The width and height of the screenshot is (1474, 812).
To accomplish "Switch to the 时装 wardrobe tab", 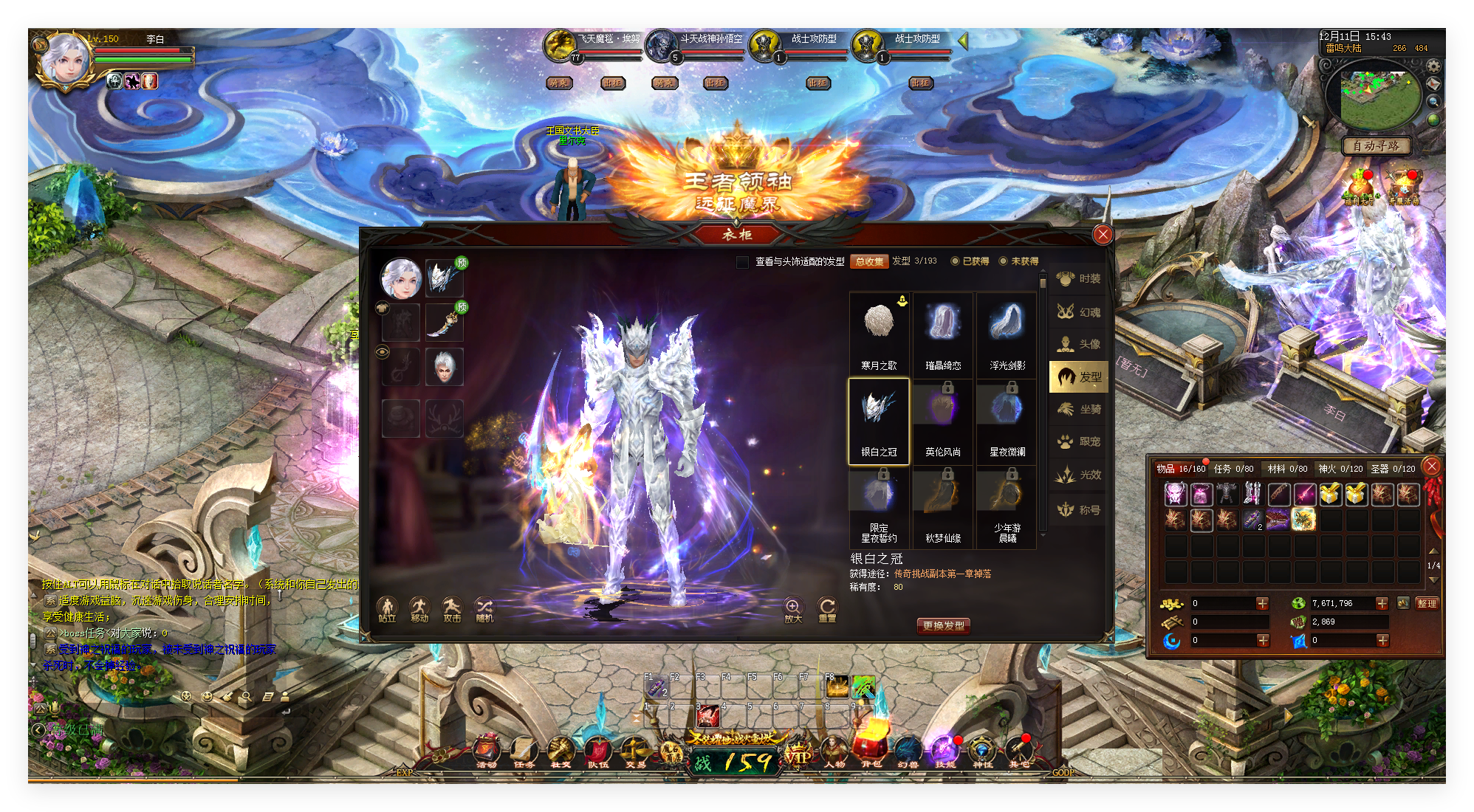I will click(1079, 279).
